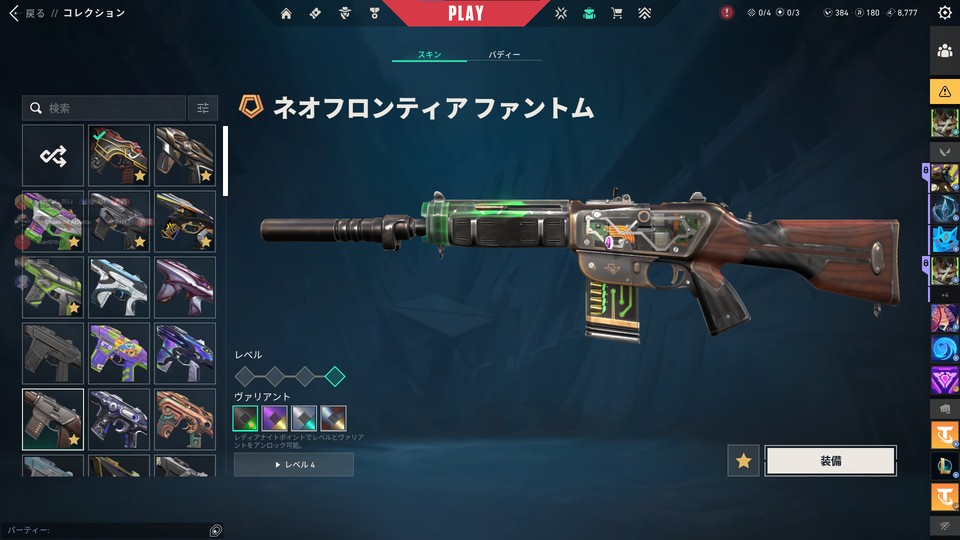
Task: Select the level 4 diamond node
Action: (x=335, y=376)
